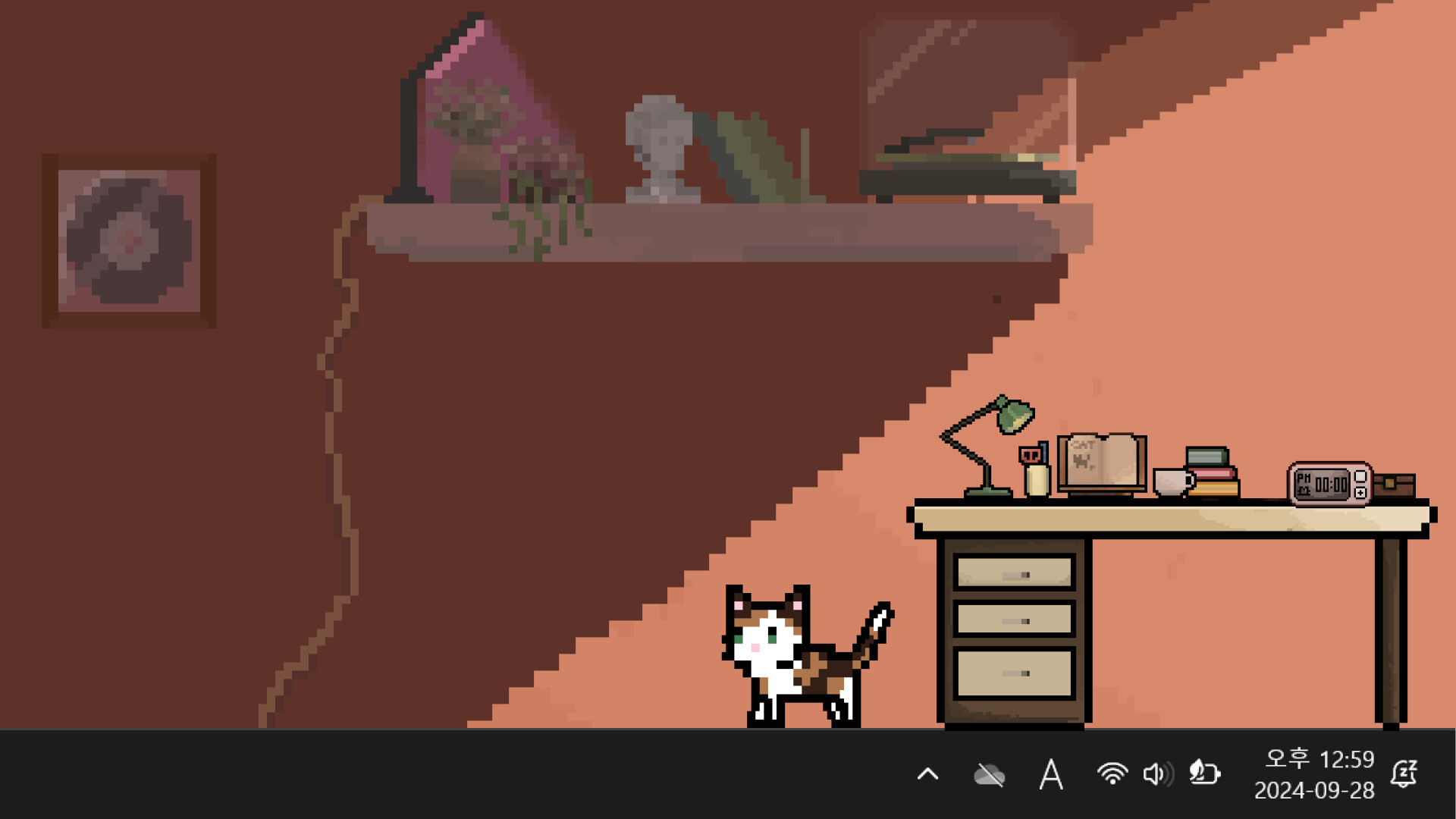
Task: Click the pixel alarm clock on the desk
Action: [1331, 483]
